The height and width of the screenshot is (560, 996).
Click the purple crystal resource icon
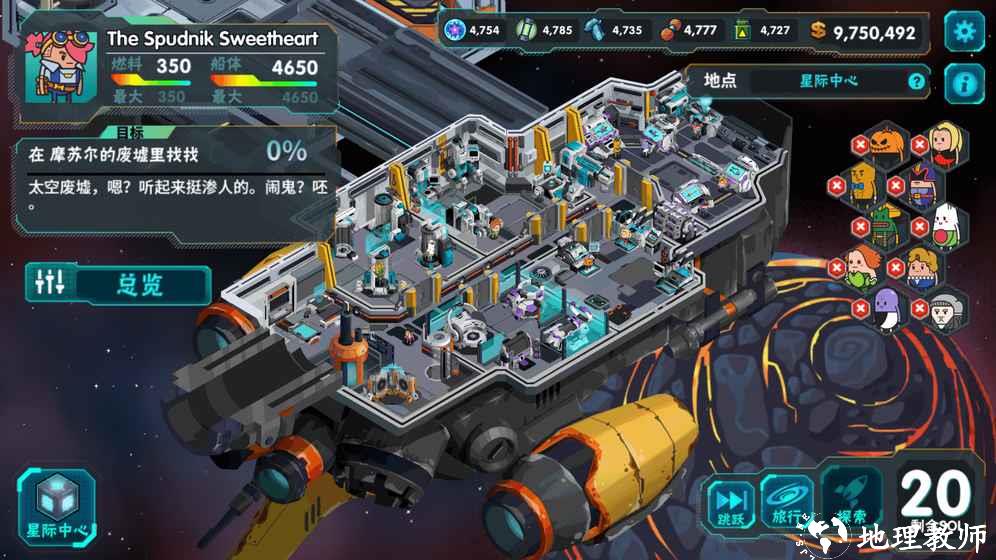pos(456,31)
